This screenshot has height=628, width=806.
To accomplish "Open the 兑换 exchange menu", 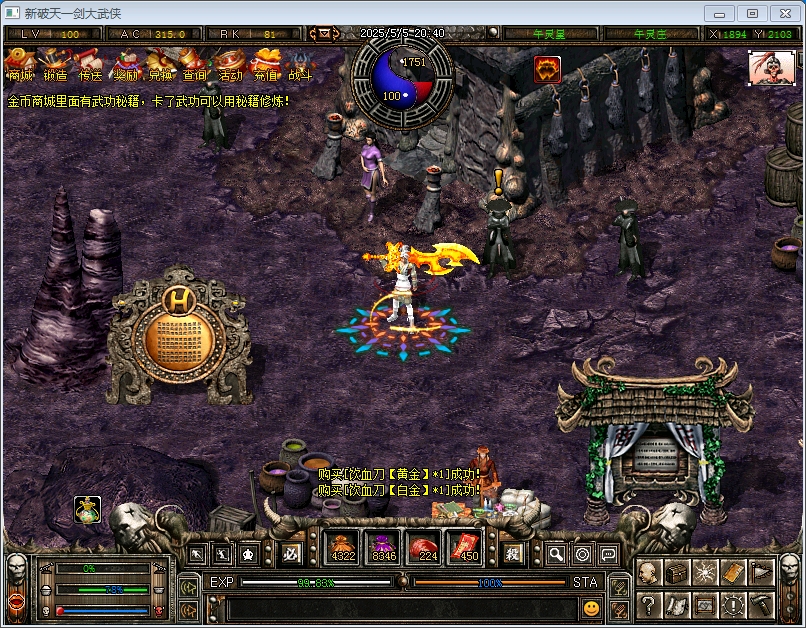I will point(160,64).
